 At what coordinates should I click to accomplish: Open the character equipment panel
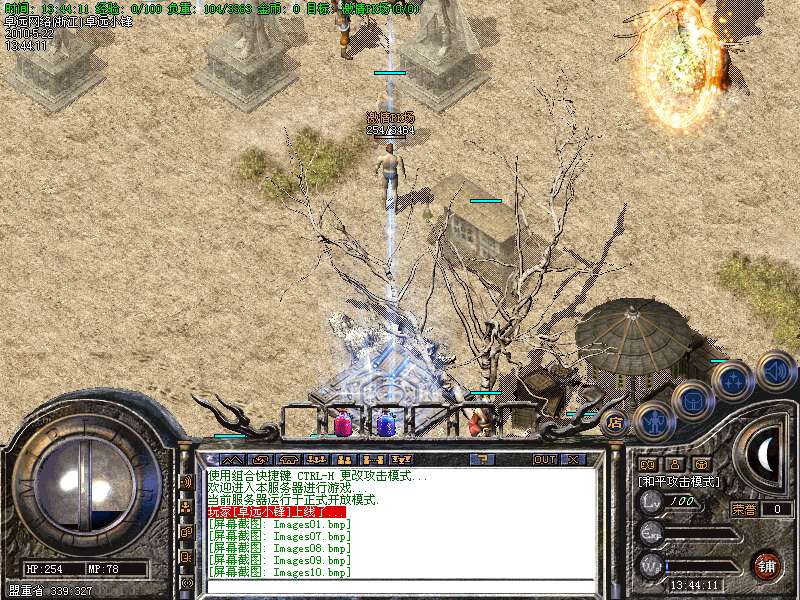[x=653, y=420]
